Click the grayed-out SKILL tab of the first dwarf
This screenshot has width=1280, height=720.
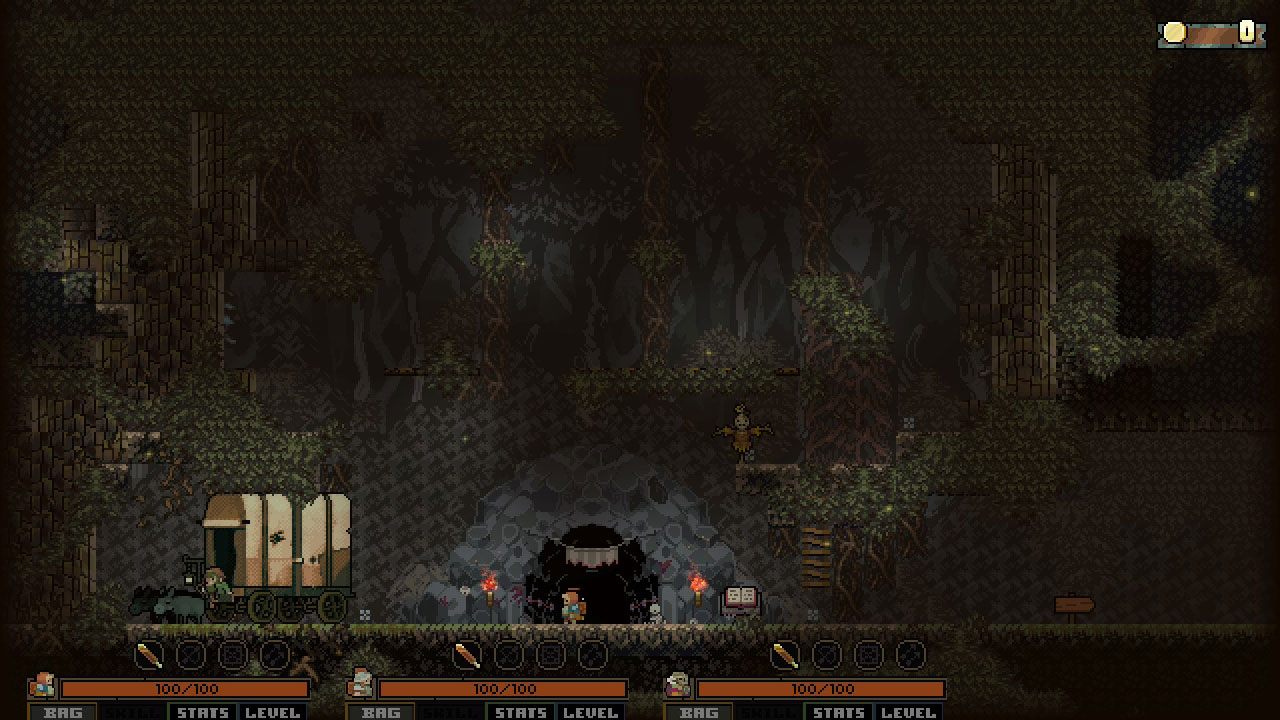coord(132,713)
